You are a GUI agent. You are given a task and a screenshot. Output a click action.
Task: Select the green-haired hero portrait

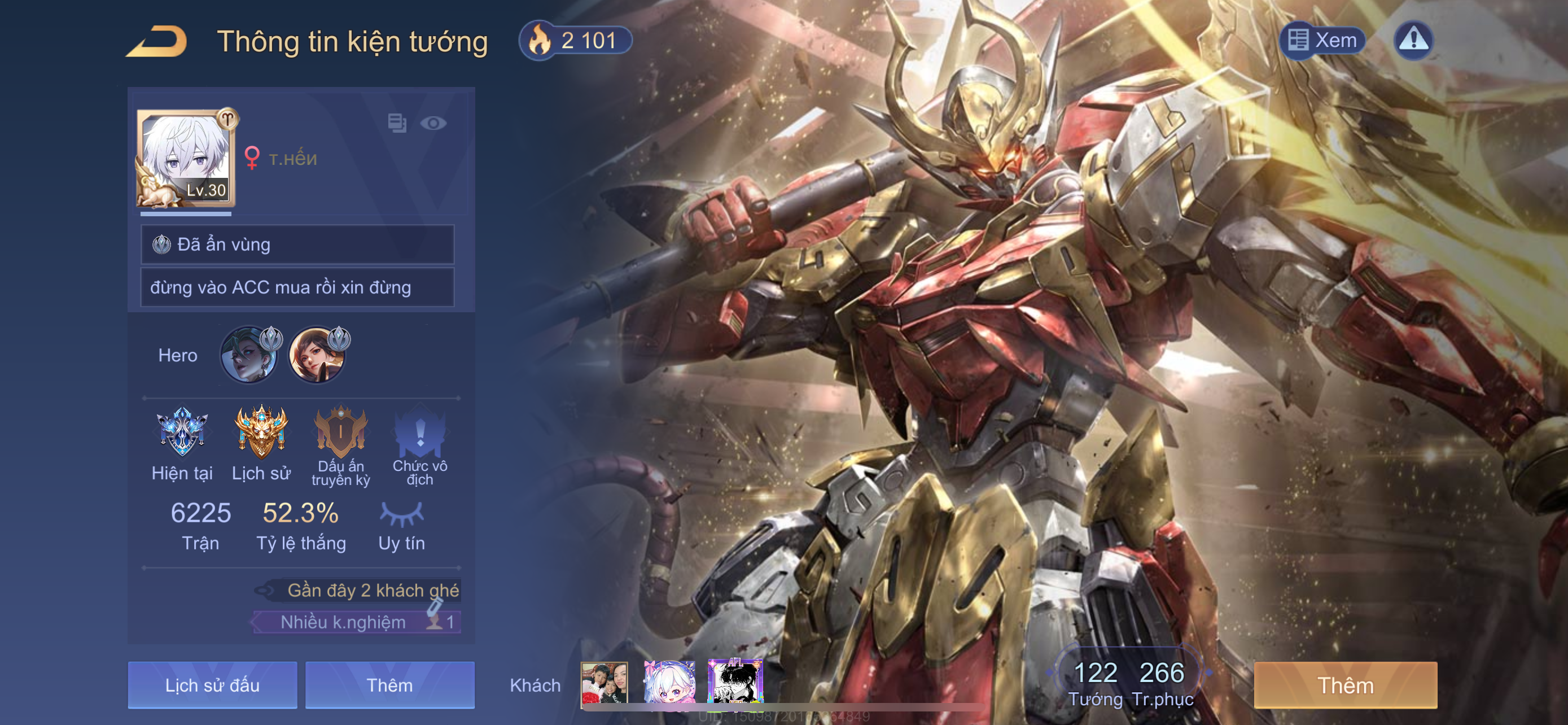(x=248, y=356)
